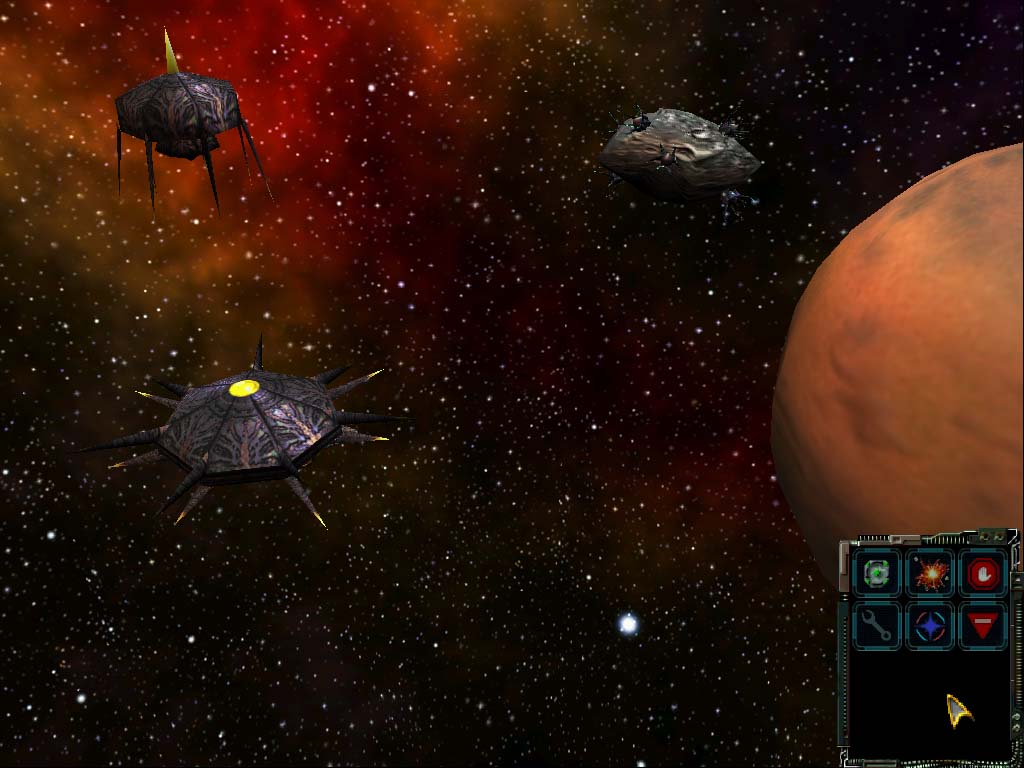Choose the wrench repair command

point(877,626)
